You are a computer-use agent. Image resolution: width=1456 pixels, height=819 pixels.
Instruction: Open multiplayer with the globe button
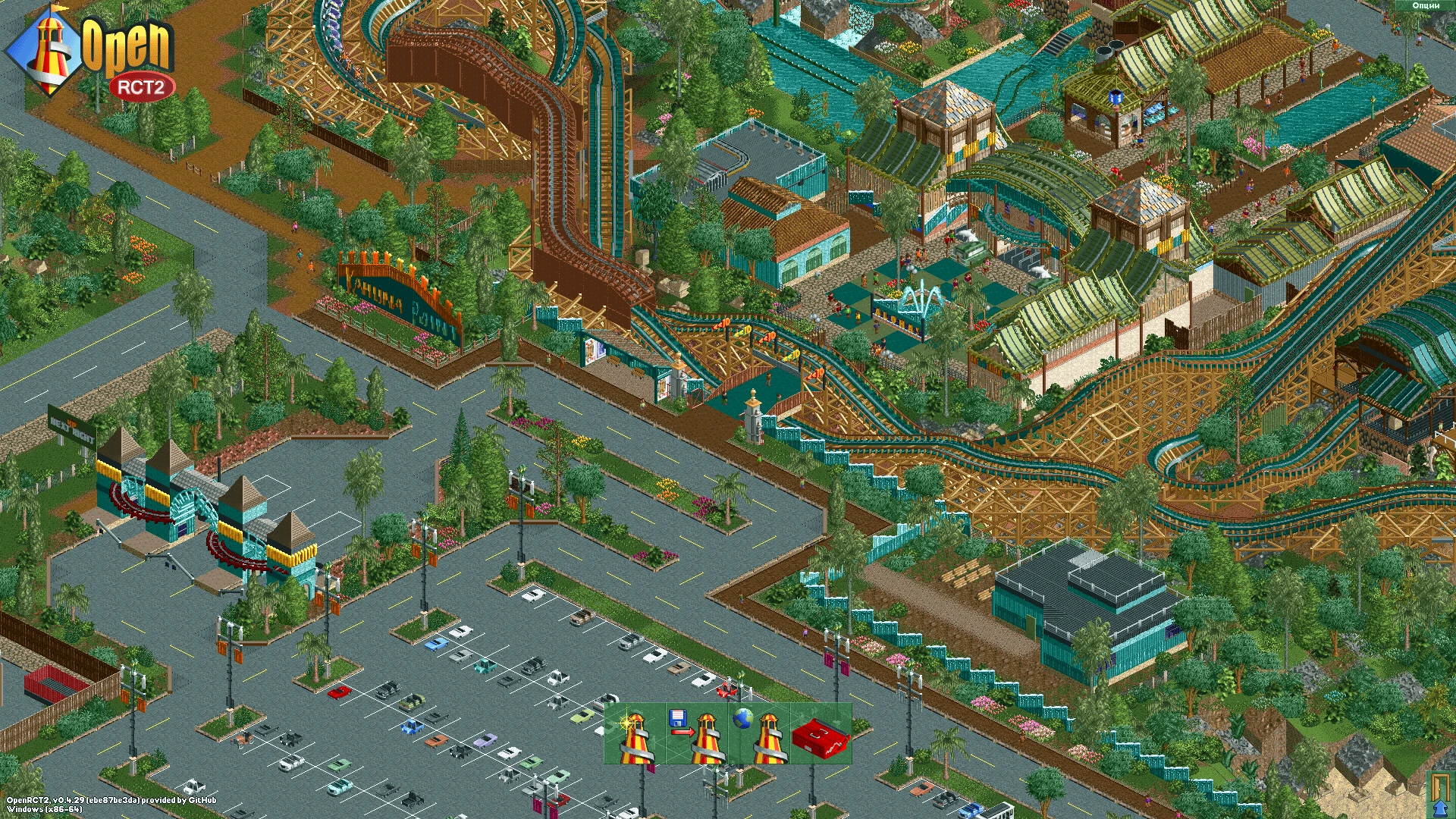click(x=759, y=734)
